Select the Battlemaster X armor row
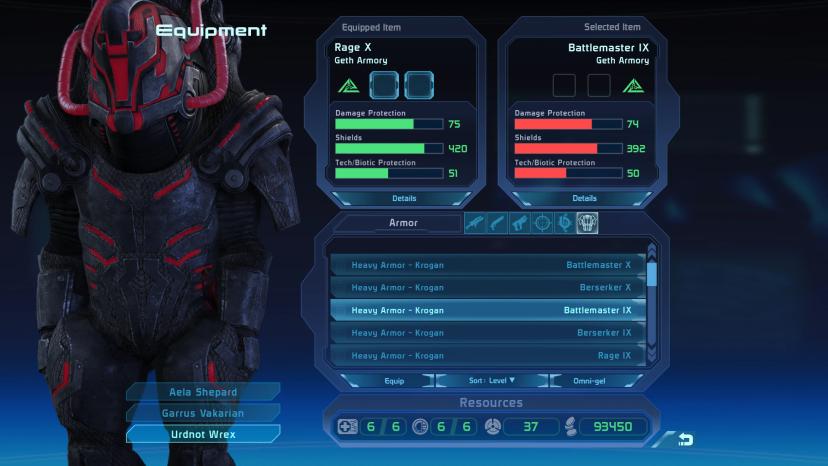 click(490, 265)
